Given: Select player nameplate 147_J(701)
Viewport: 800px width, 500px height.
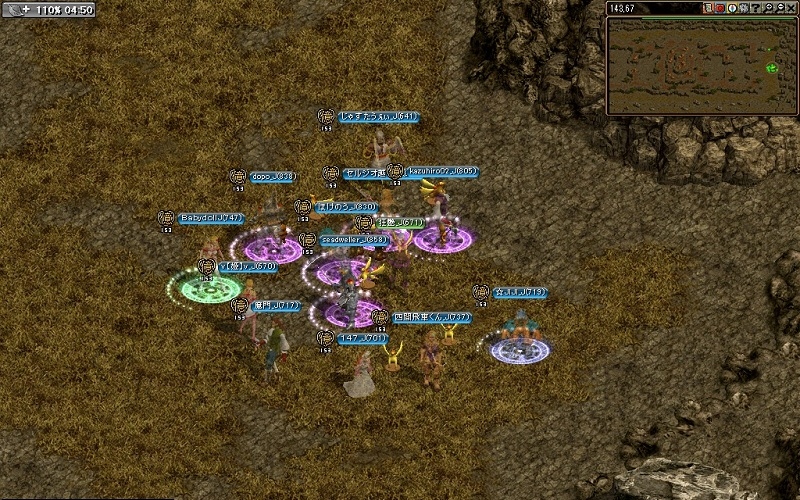Looking at the screenshot, I should pos(362,338).
